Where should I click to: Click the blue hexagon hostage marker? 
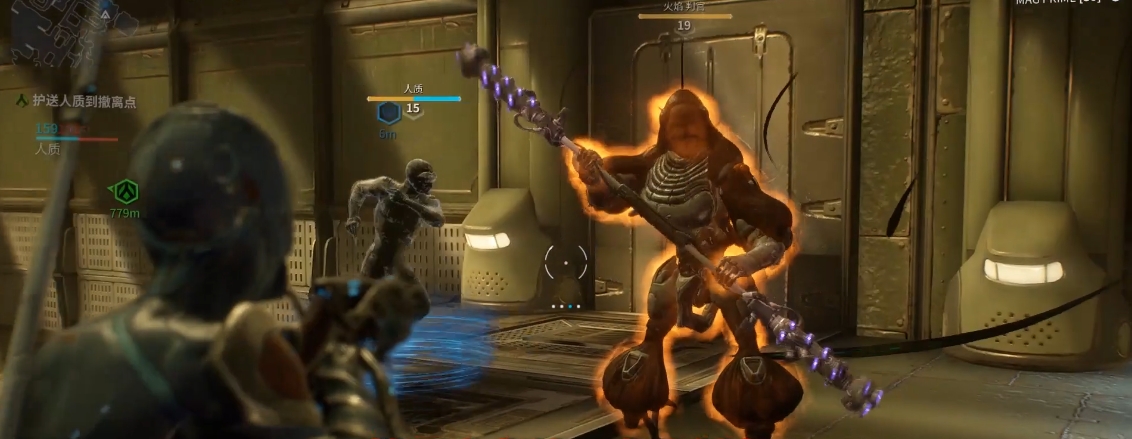pos(388,113)
